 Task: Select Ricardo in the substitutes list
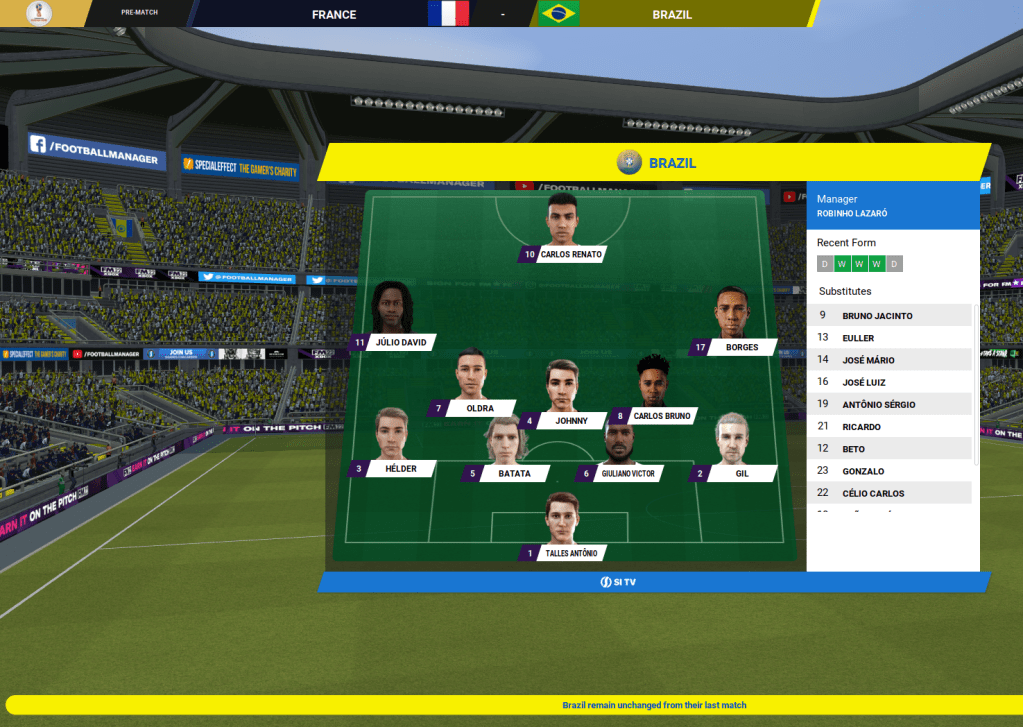tap(861, 427)
